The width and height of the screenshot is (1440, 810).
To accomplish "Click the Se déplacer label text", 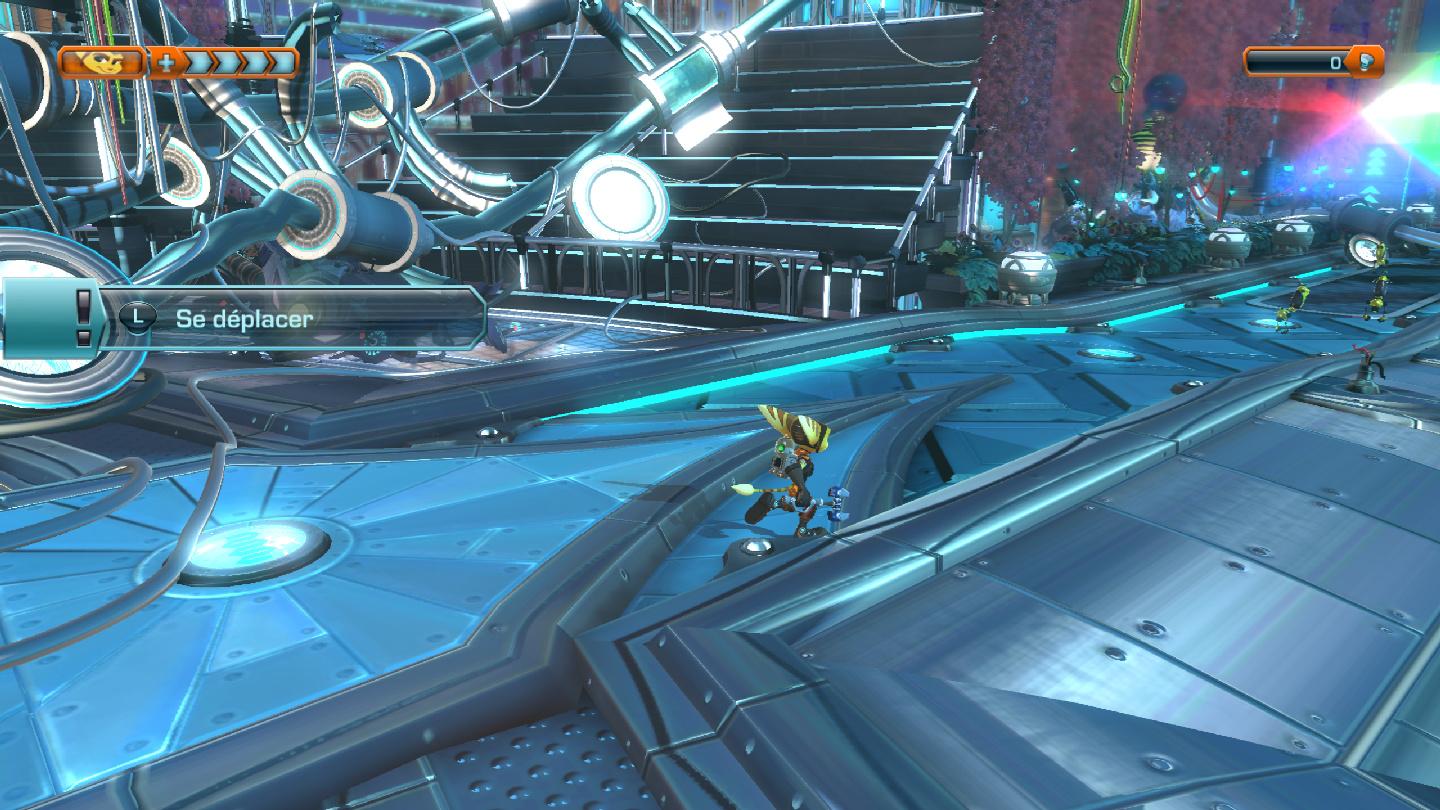I will pos(245,318).
